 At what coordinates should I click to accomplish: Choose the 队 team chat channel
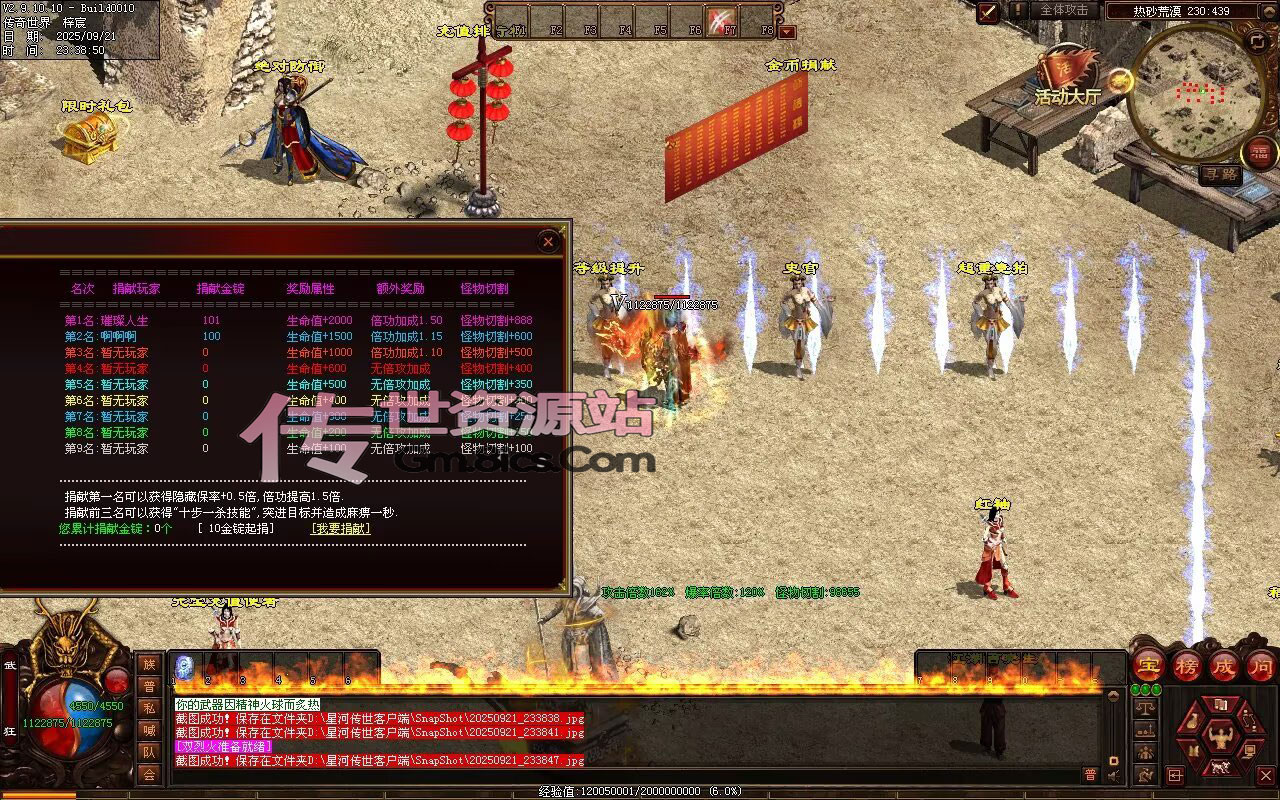point(149,752)
